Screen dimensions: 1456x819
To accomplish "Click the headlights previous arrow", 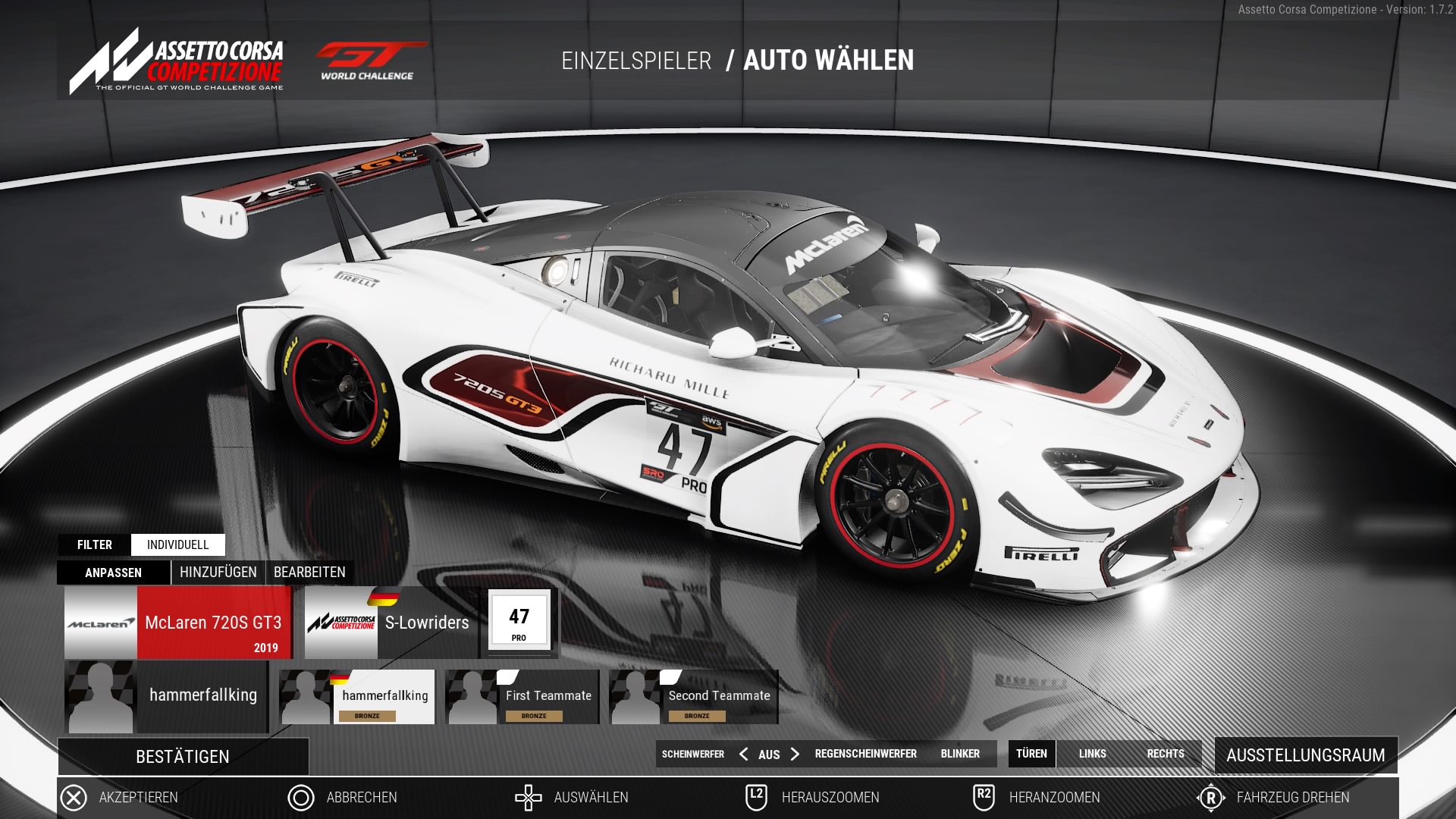I will coord(743,754).
